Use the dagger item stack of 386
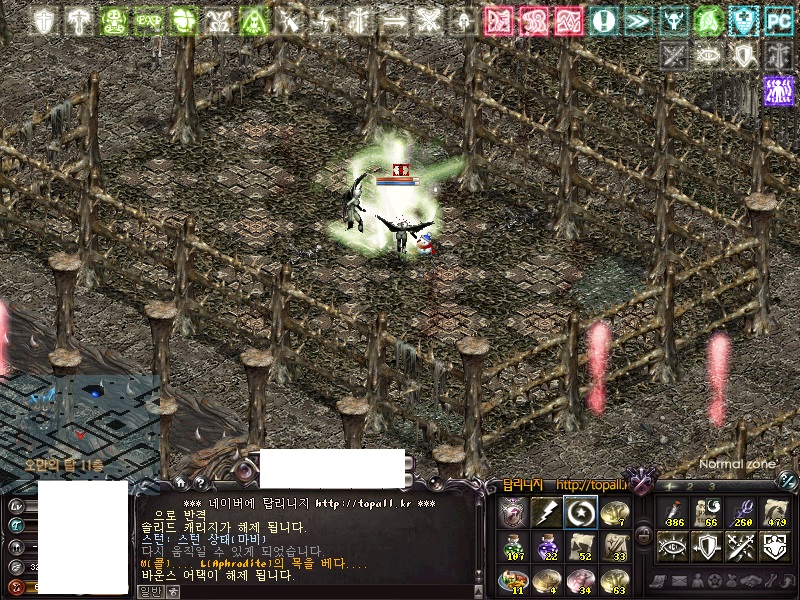 click(674, 513)
